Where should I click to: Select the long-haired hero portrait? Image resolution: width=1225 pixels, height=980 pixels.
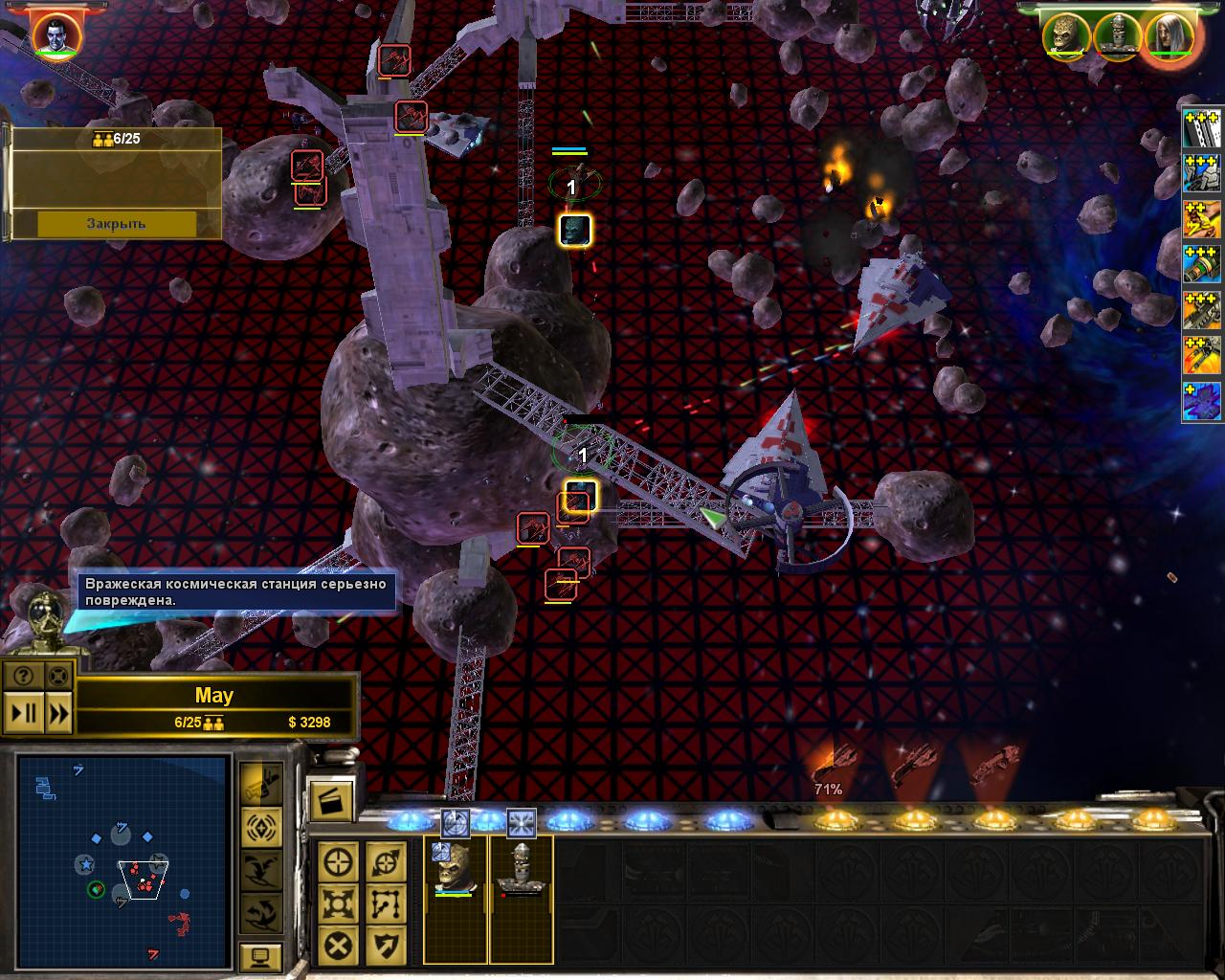(1169, 36)
